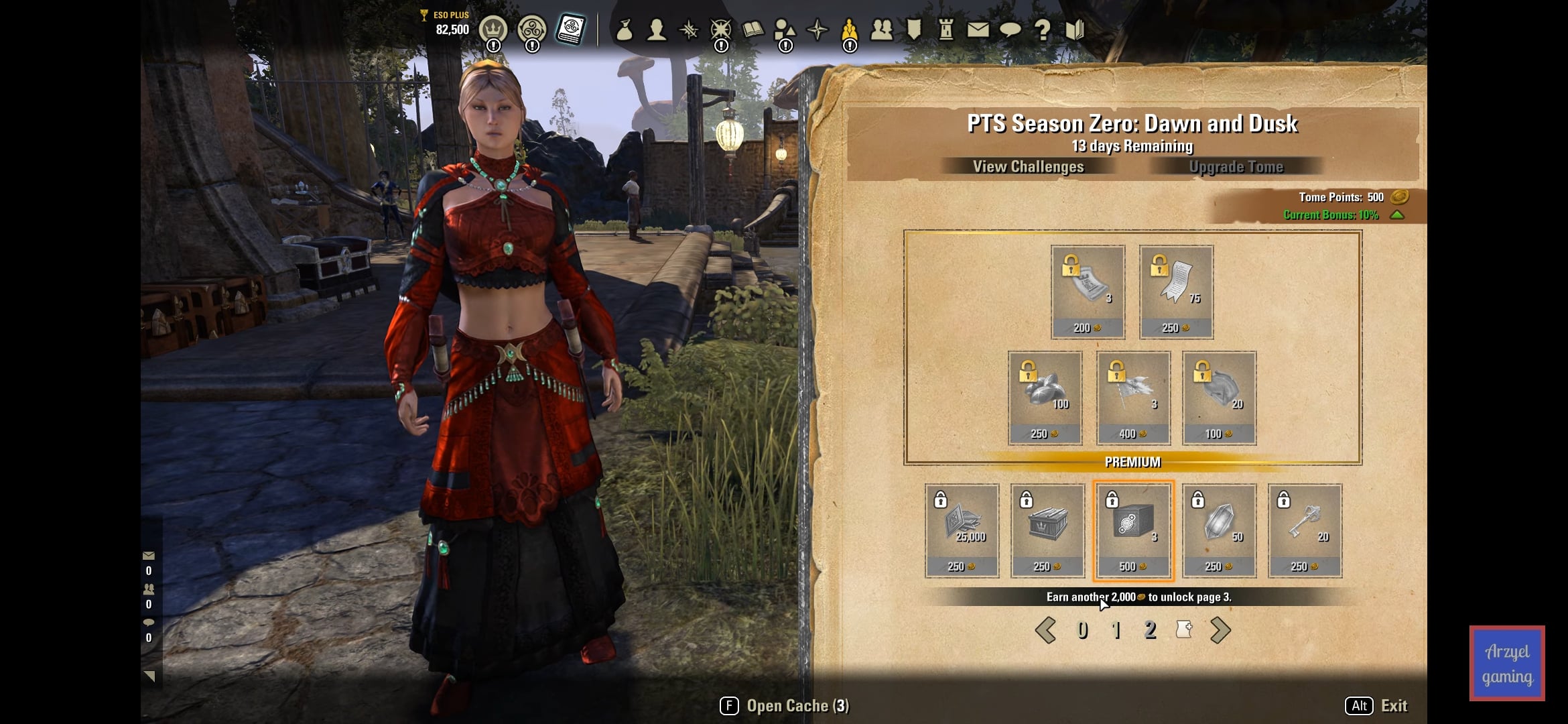Go to the previous tome page arrow

click(x=1045, y=630)
